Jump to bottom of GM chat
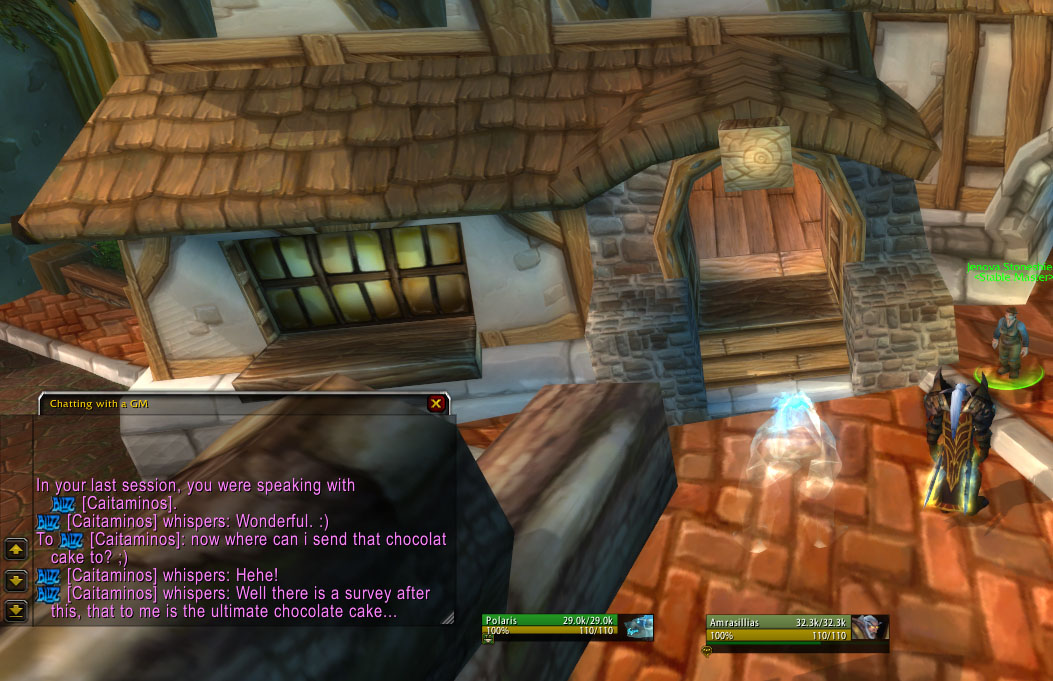This screenshot has width=1053, height=681. click(x=16, y=609)
